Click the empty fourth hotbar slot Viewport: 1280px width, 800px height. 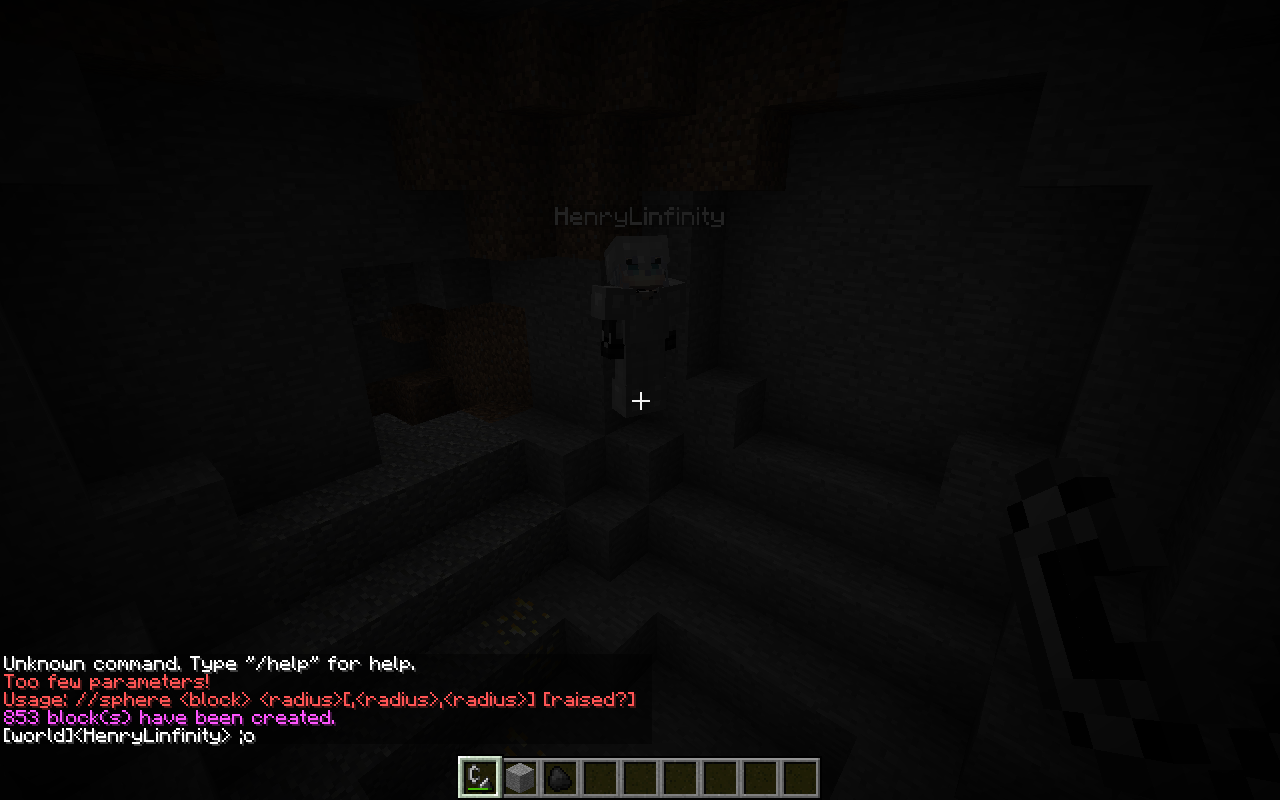tap(598, 775)
